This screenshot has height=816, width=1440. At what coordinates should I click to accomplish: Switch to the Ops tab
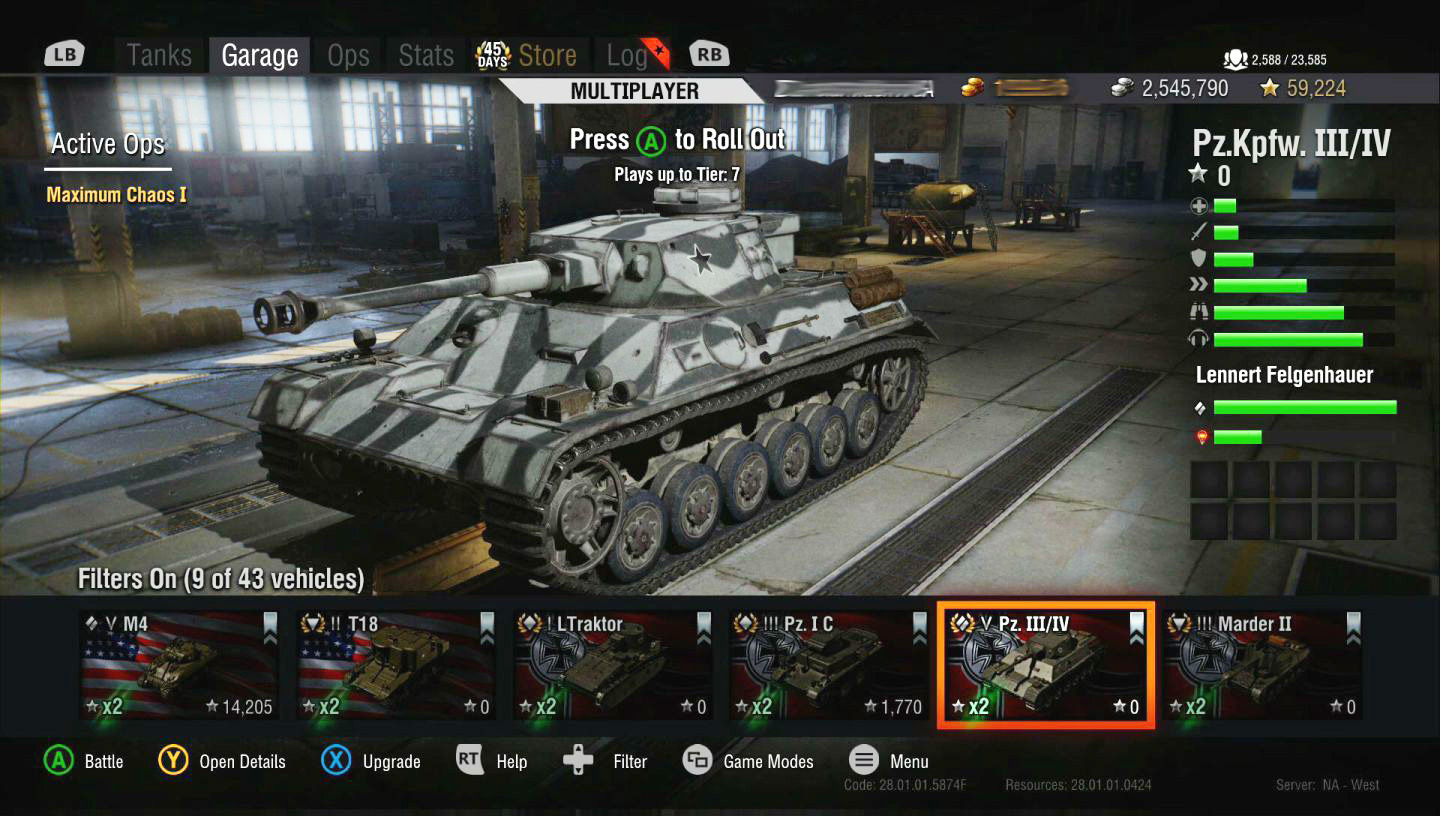coord(348,55)
